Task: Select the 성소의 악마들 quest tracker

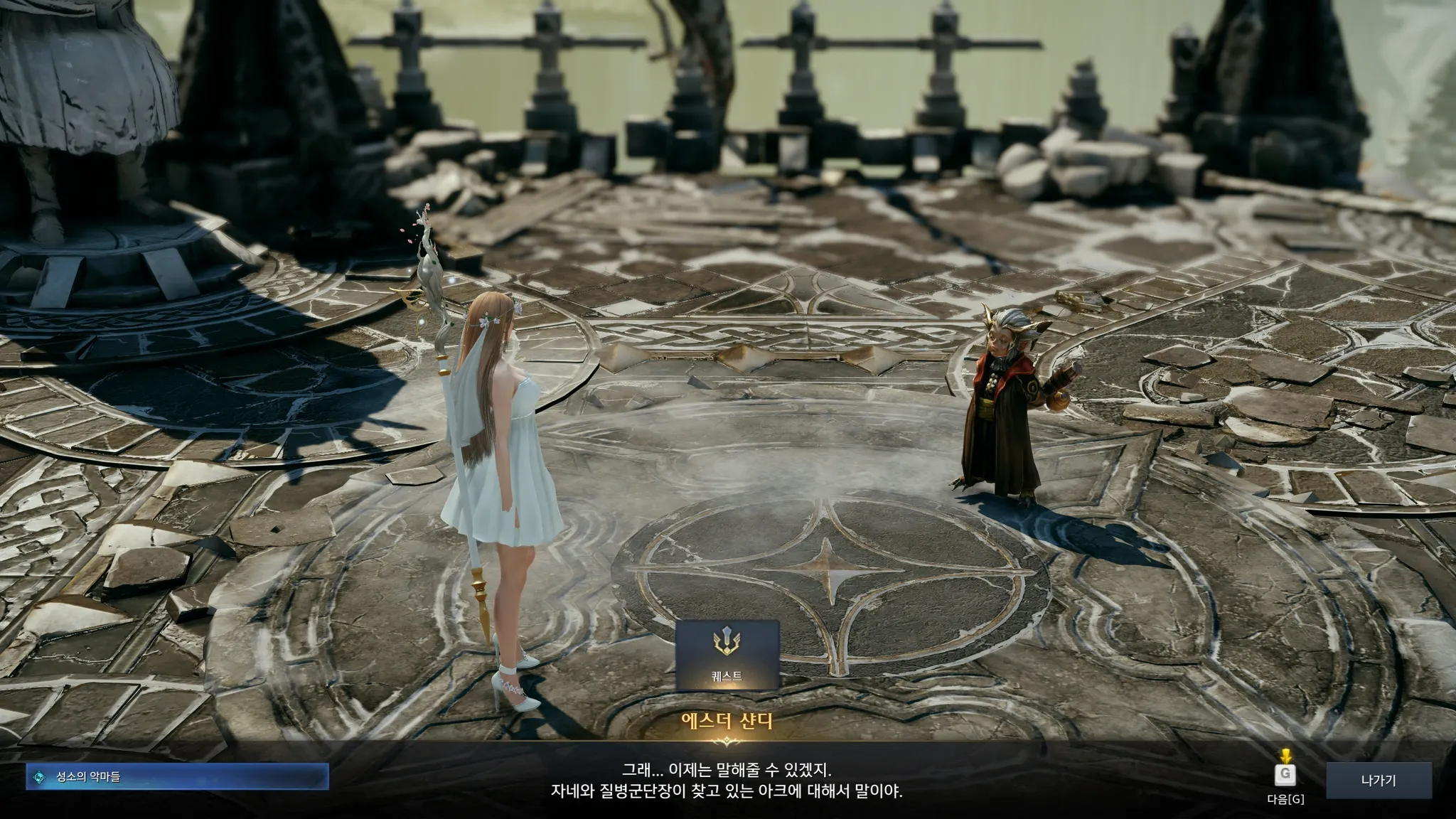Action: click(178, 777)
